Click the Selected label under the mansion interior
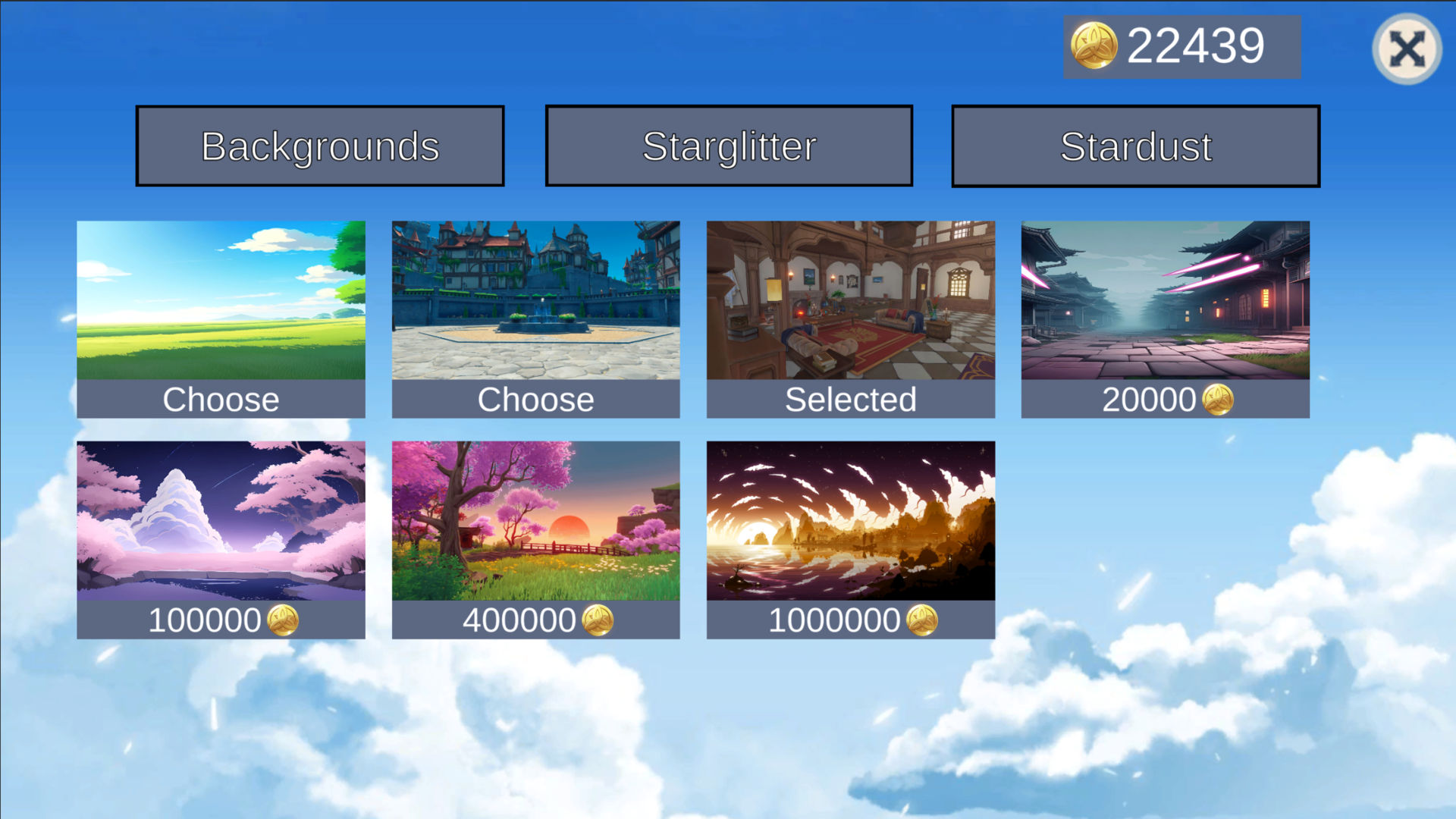 click(x=850, y=399)
